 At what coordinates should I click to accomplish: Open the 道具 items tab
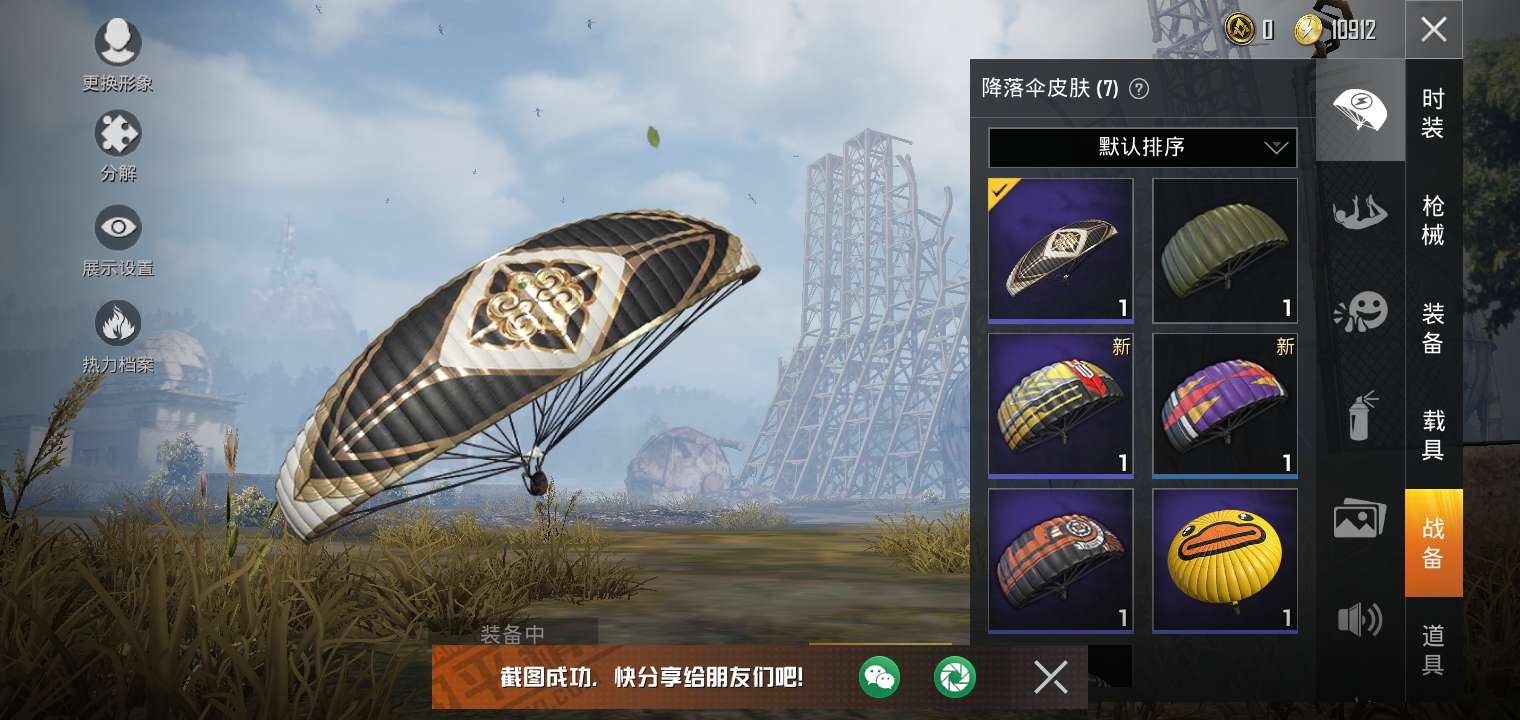point(1433,650)
